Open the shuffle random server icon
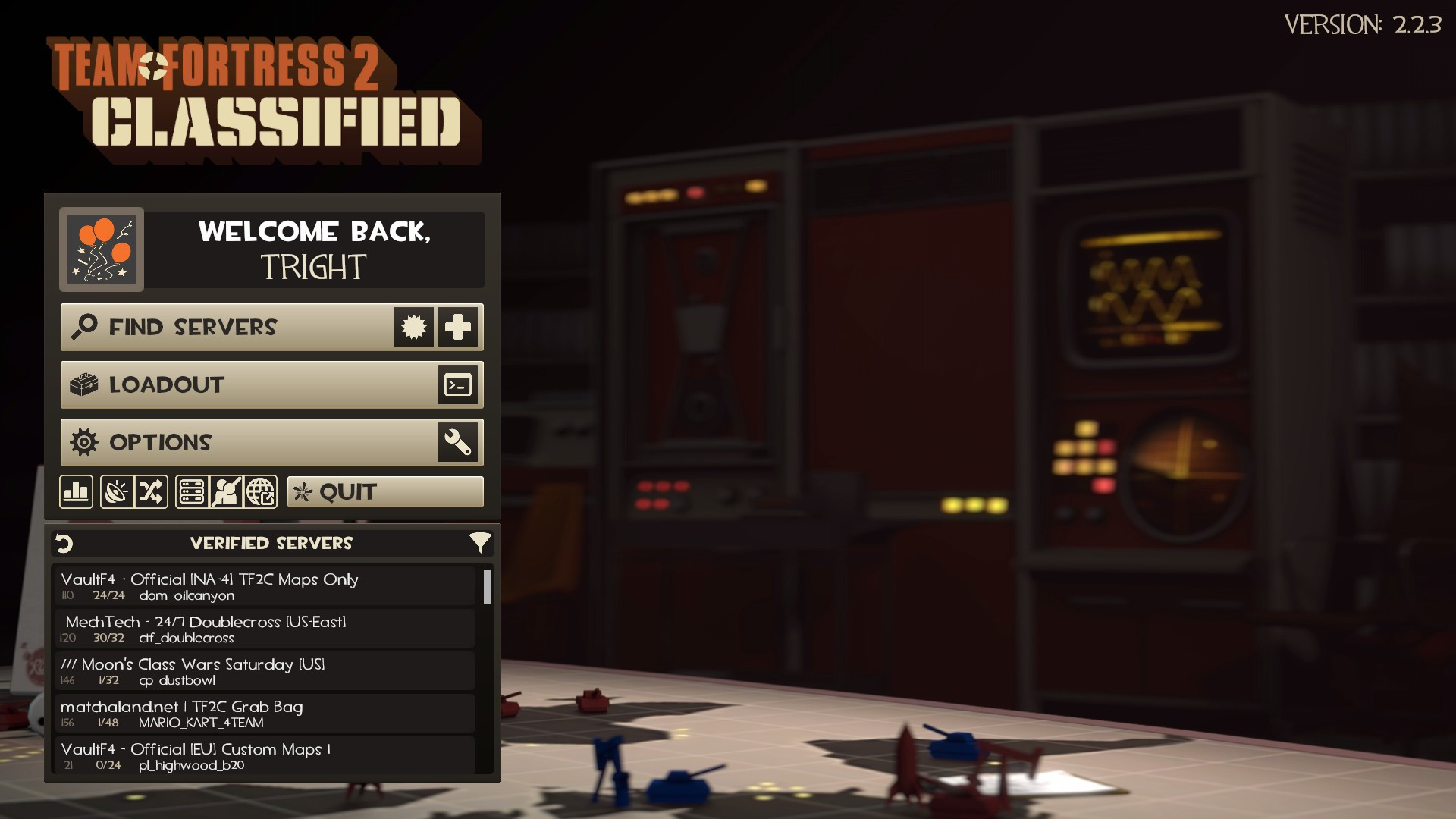This screenshot has width=1456, height=819. click(151, 491)
